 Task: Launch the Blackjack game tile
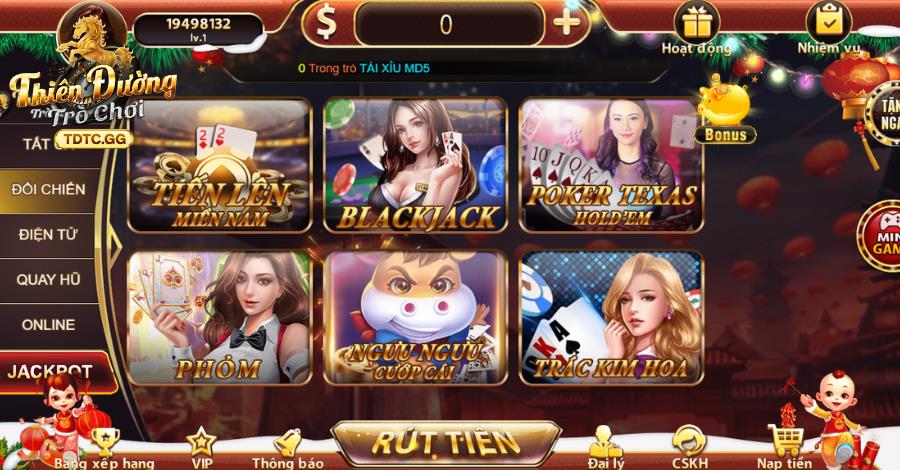(415, 165)
